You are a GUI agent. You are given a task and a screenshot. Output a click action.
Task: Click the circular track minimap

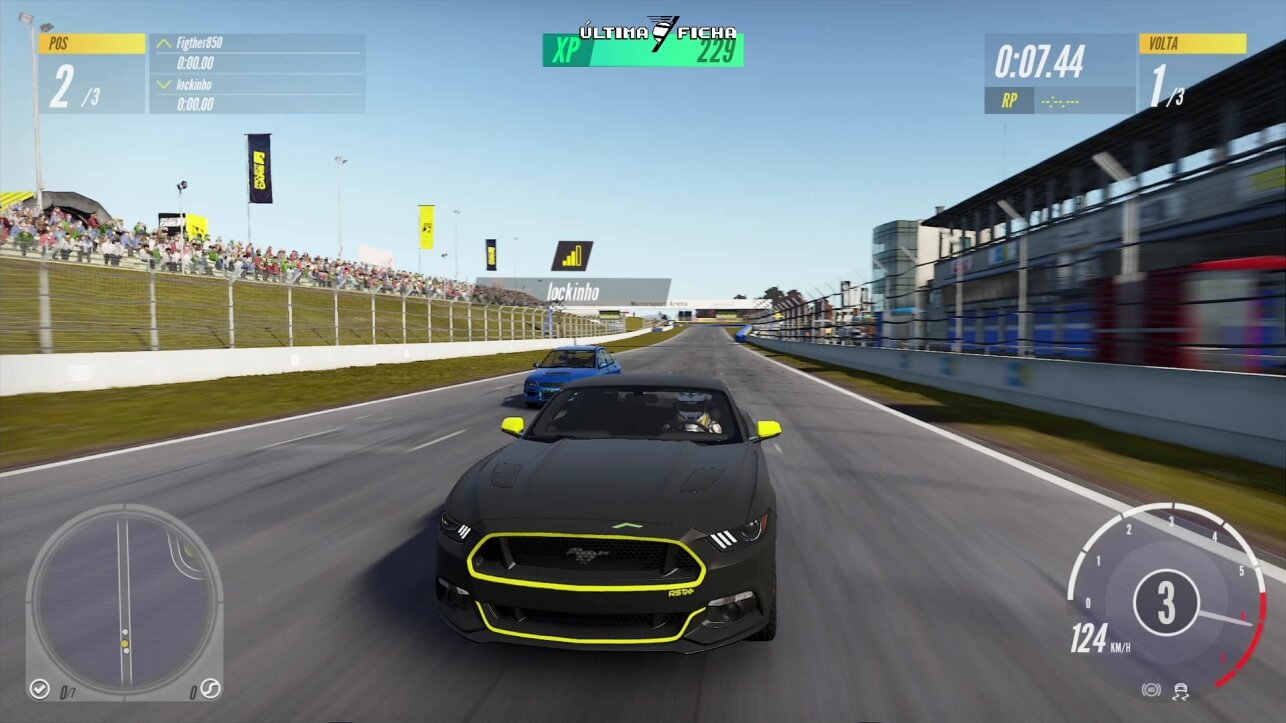124,601
